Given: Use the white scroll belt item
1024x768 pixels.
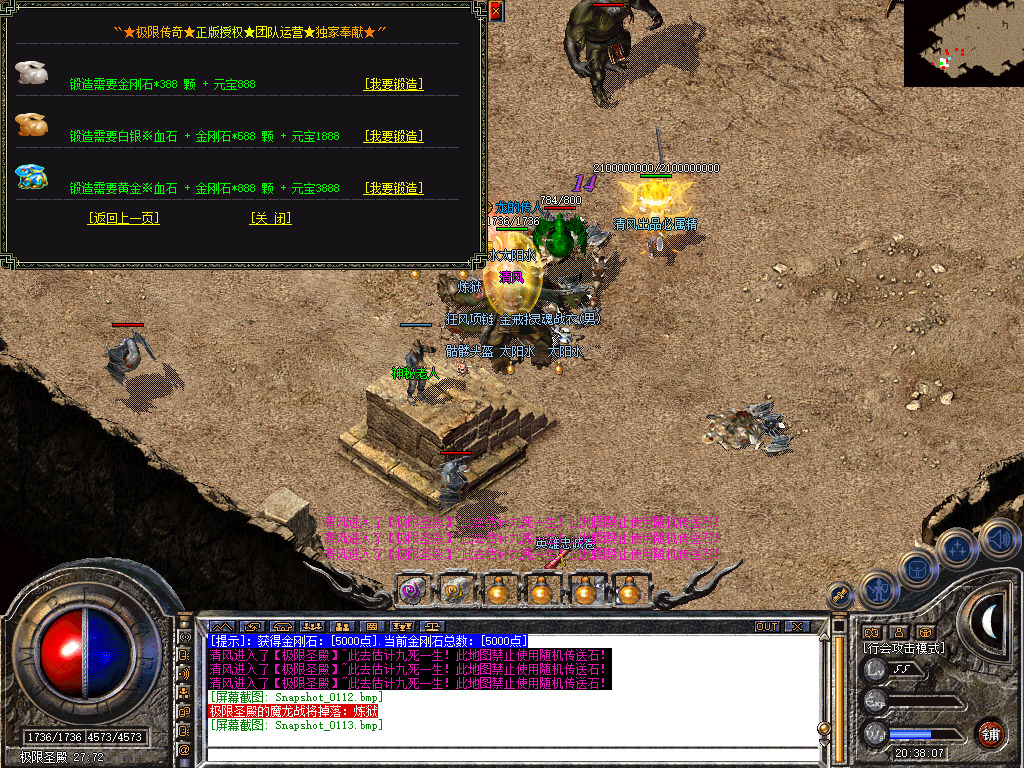Looking at the screenshot, I should click(456, 590).
